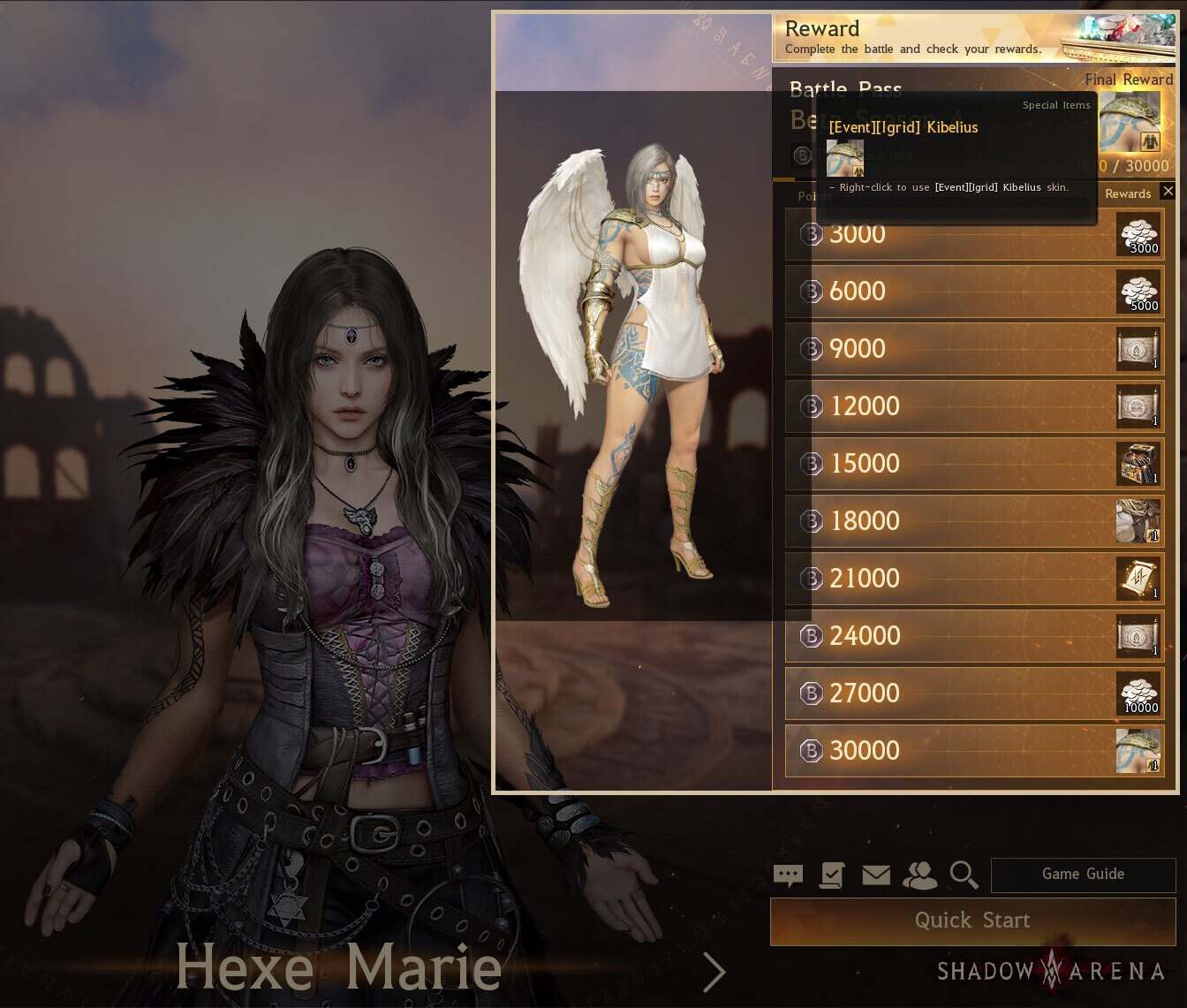Image resolution: width=1187 pixels, height=1008 pixels.
Task: Choose the 9000 points scroll reward
Action: [x=1138, y=349]
